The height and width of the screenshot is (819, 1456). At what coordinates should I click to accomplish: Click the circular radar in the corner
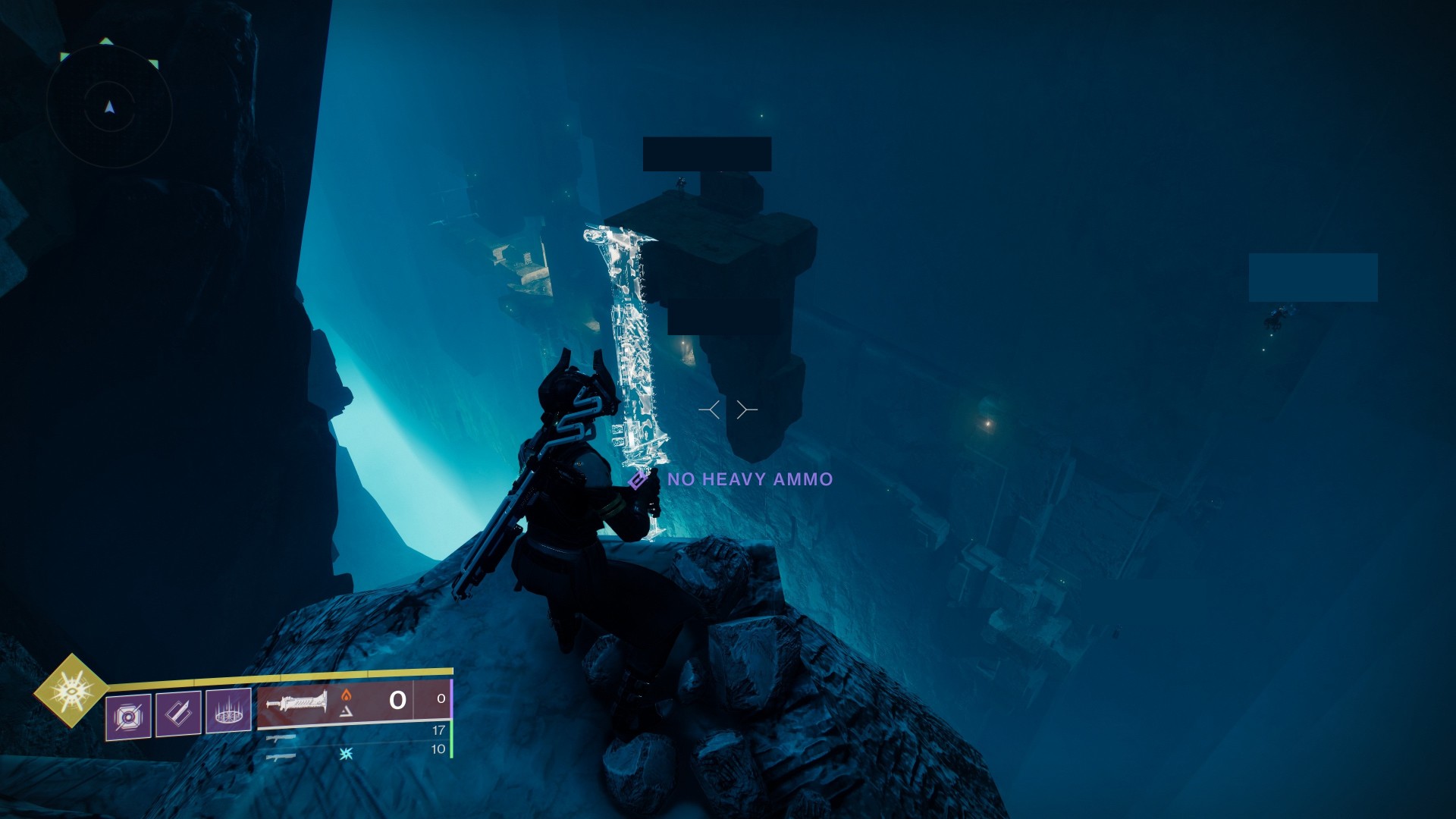click(109, 107)
